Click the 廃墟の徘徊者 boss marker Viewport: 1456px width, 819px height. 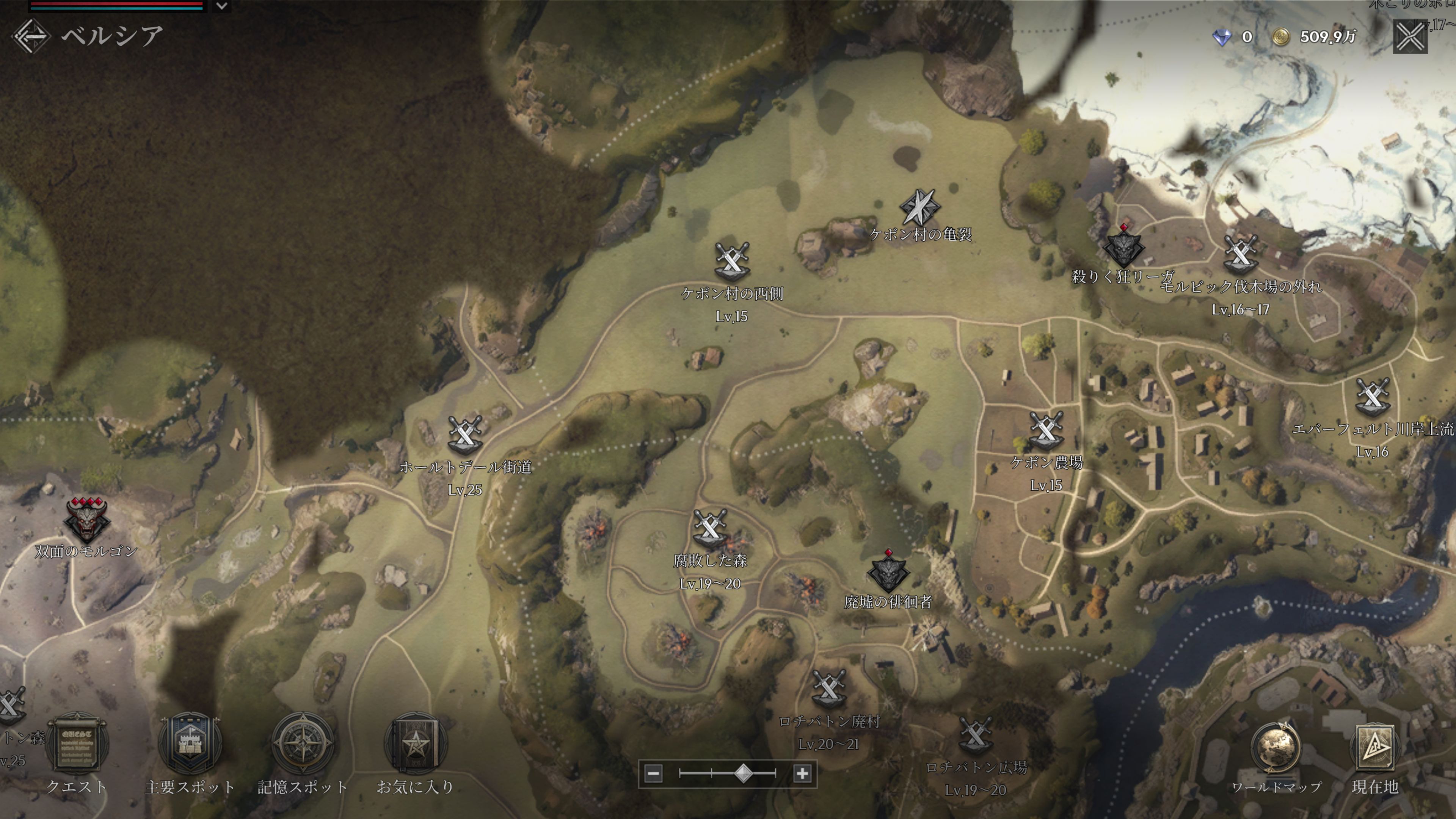[888, 572]
